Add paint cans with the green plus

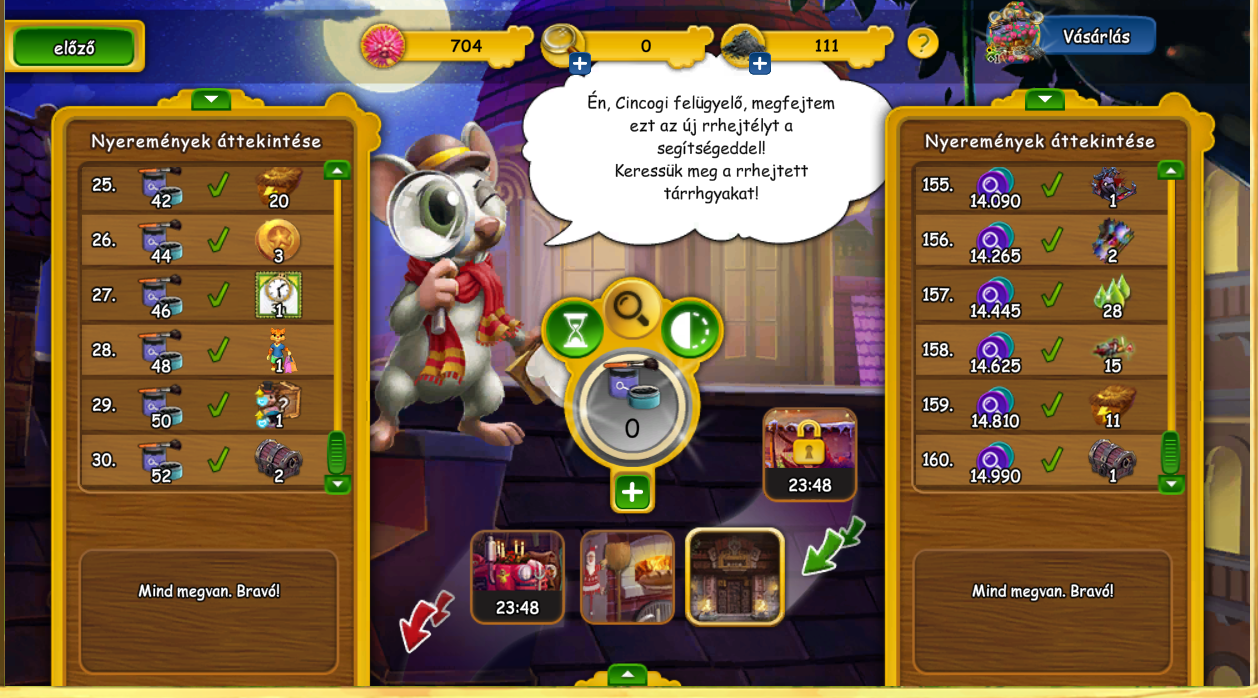[x=632, y=492]
